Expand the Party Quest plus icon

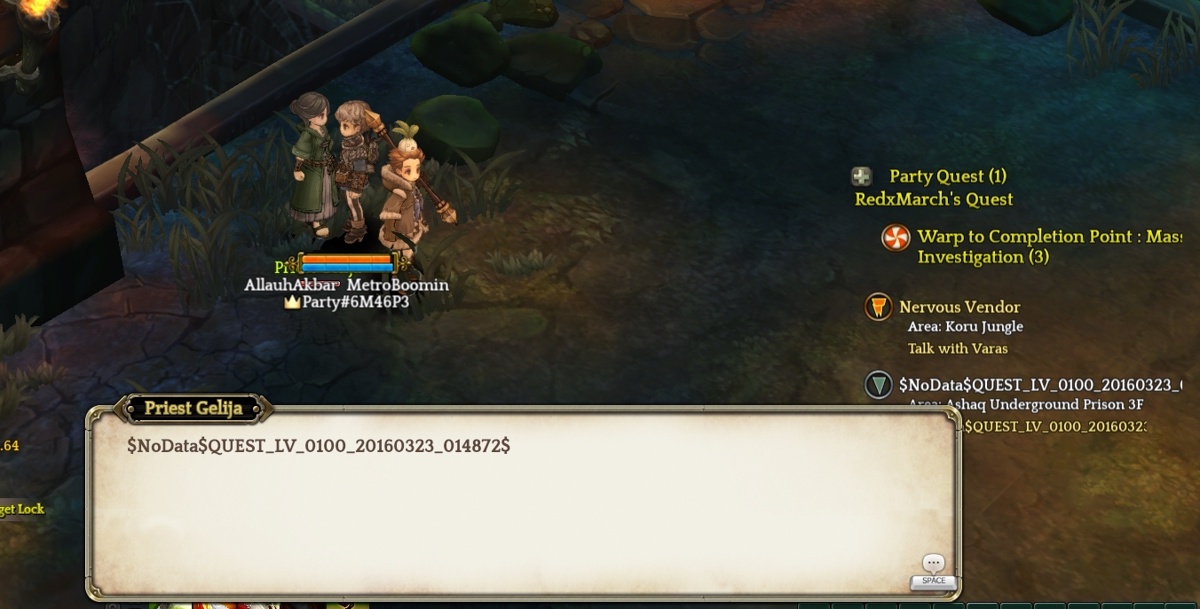point(861,177)
